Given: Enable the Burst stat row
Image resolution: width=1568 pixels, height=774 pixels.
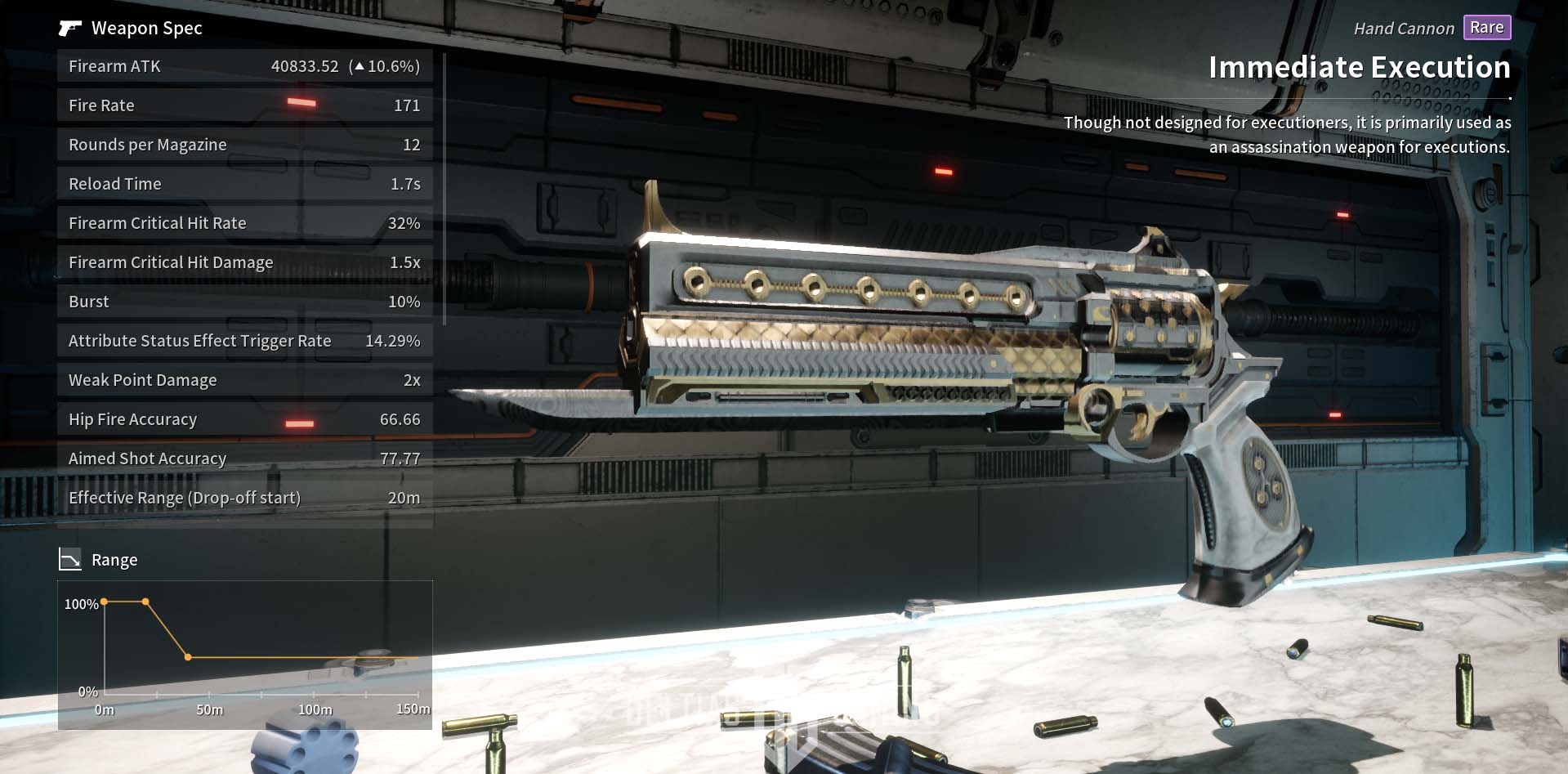Looking at the screenshot, I should pyautogui.click(x=244, y=301).
